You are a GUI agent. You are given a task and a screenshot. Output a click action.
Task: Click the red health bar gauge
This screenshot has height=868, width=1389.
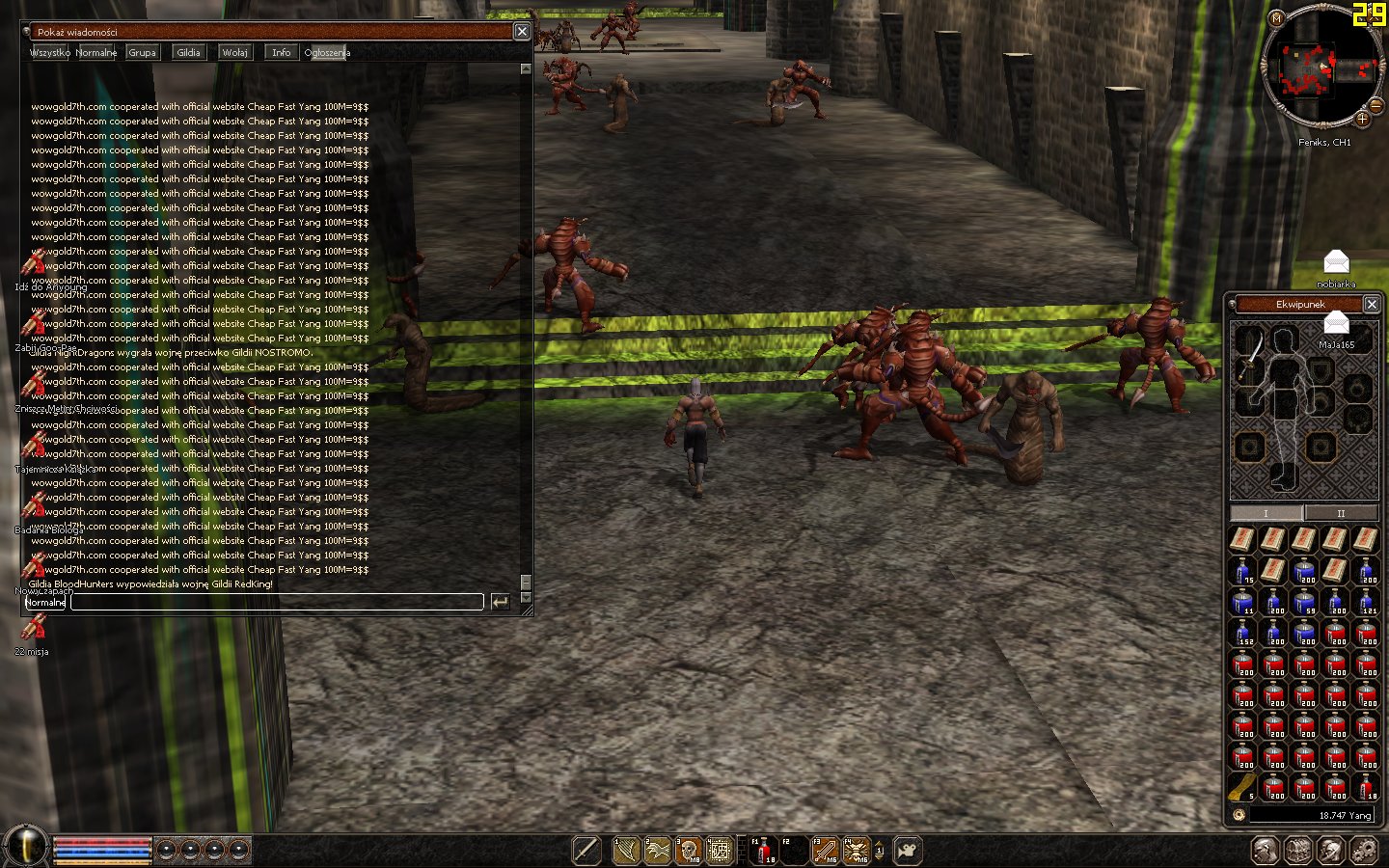pos(101,843)
